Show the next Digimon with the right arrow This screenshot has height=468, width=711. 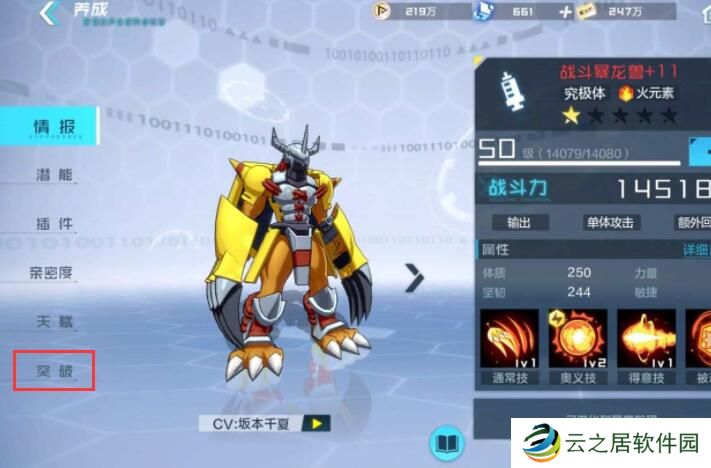[414, 279]
